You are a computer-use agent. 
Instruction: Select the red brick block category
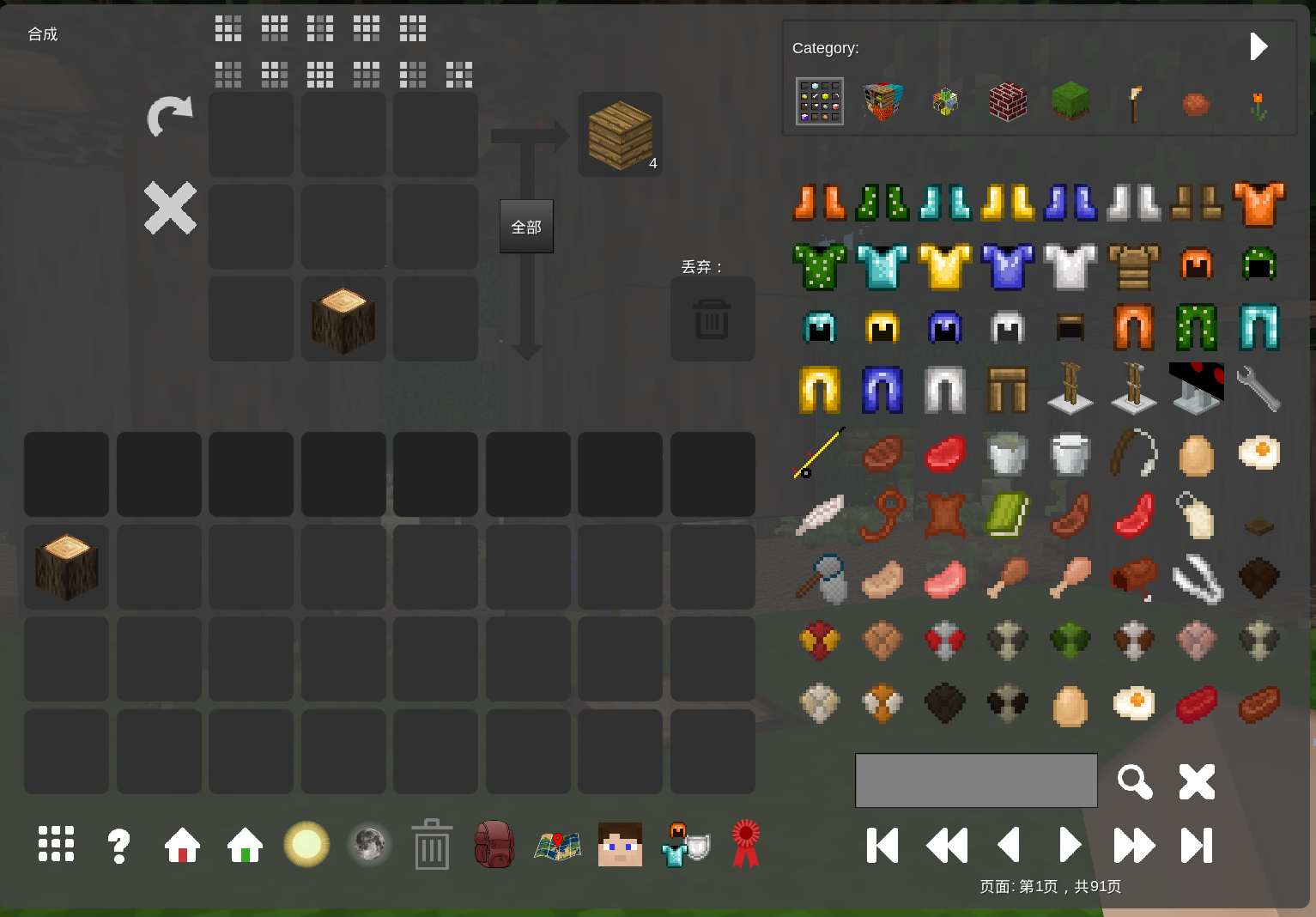point(1008,102)
